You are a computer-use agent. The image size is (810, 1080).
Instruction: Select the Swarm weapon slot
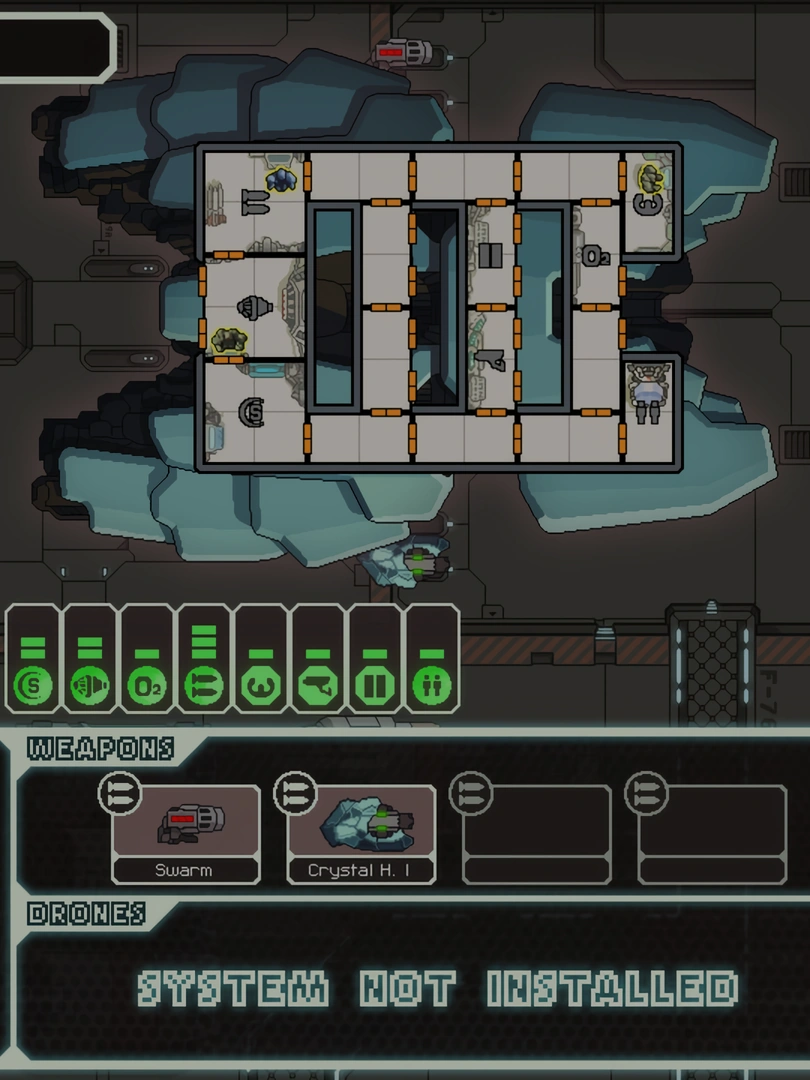coord(185,834)
